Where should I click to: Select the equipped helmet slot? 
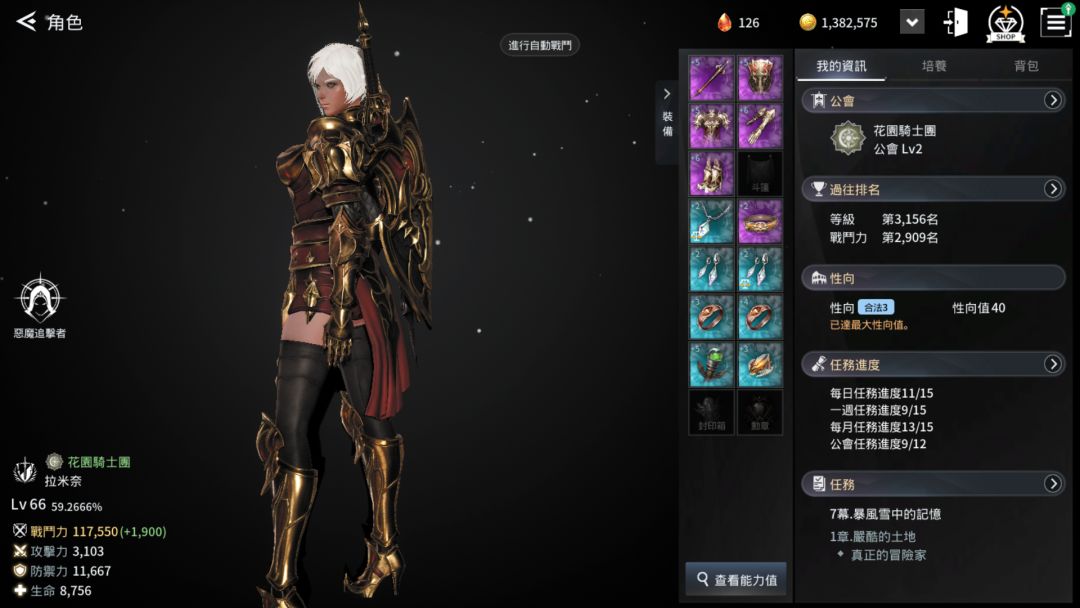[760, 78]
